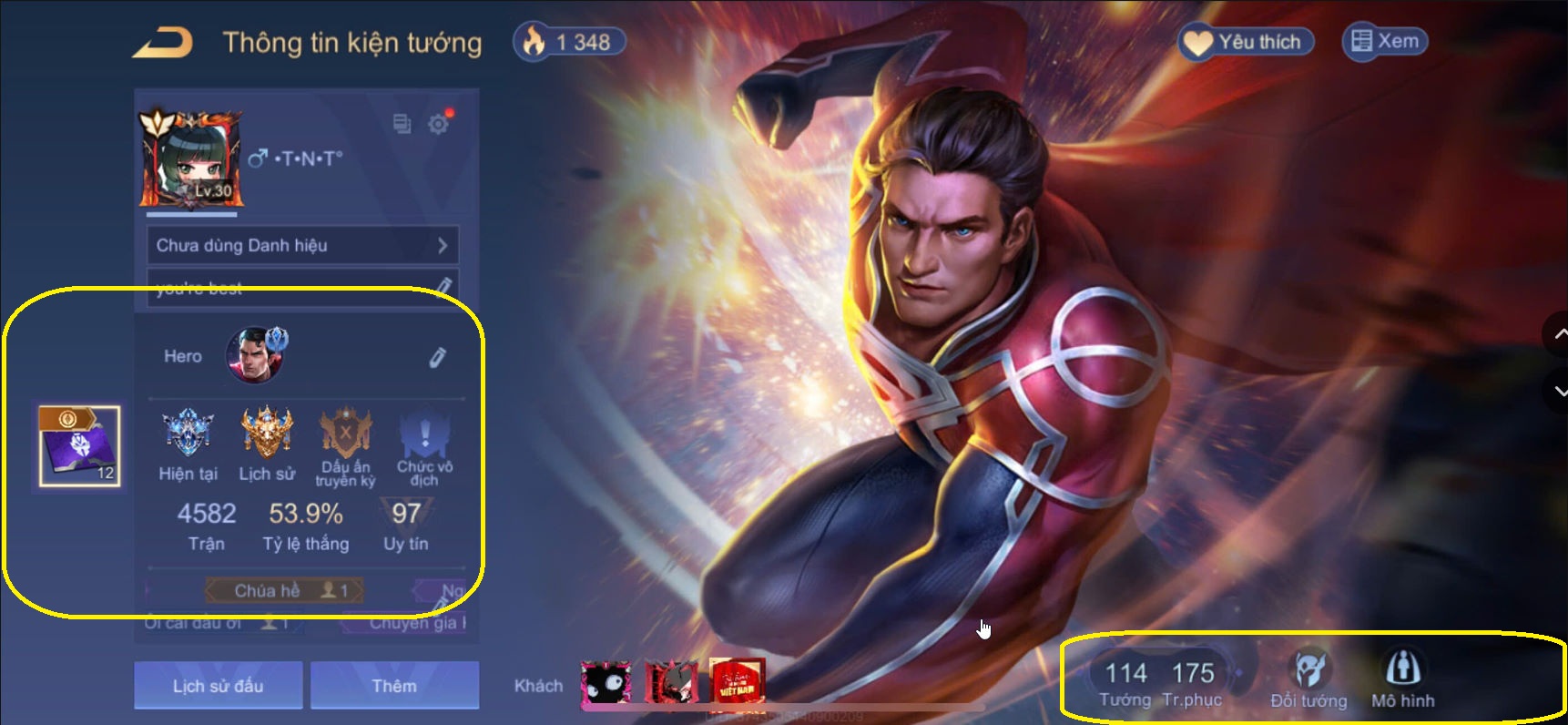Expand Chưa dùng Danh hiệu with its chevron
Image resolution: width=1568 pixels, height=725 pixels.
pos(443,245)
